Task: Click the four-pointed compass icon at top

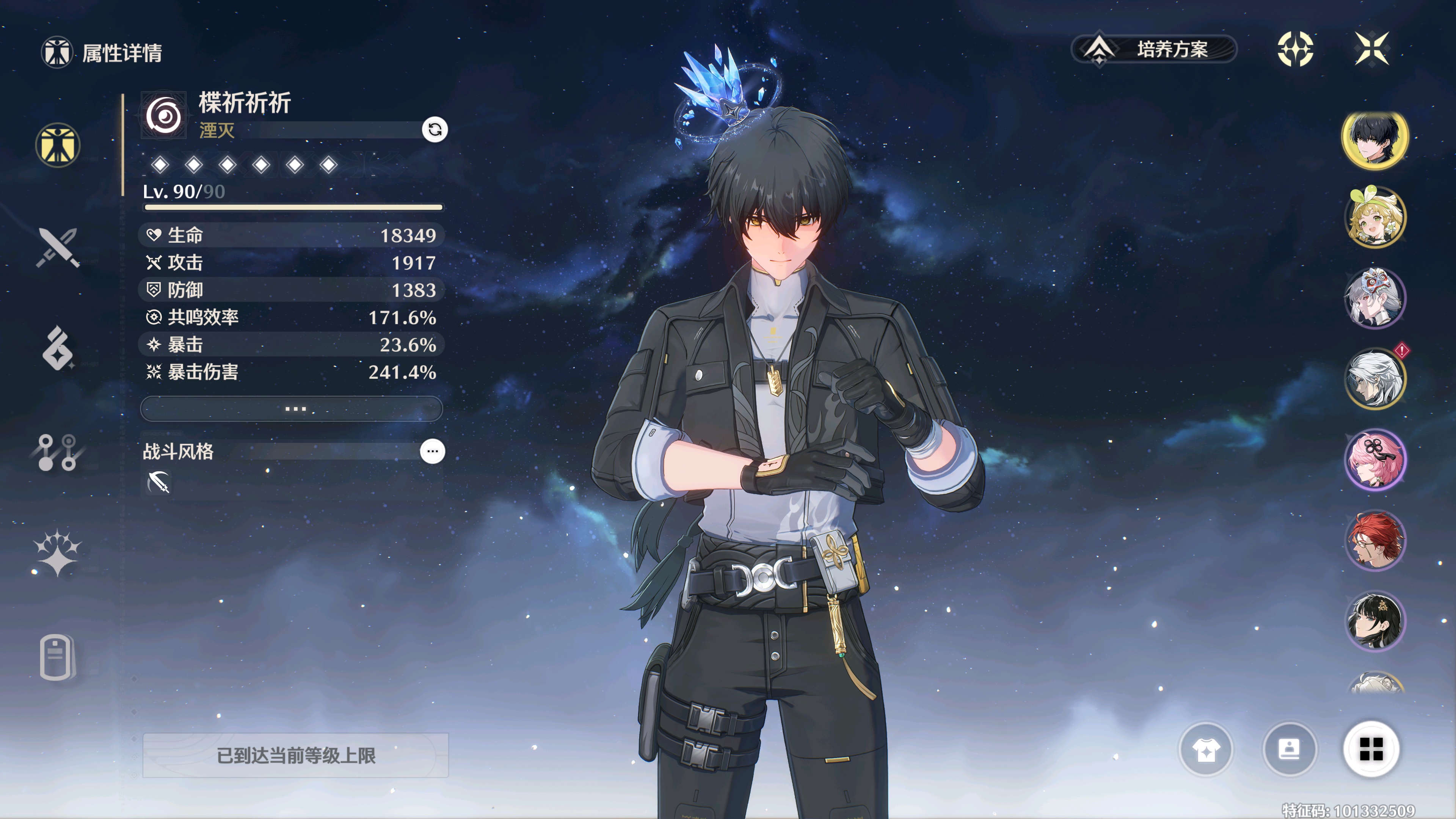Action: (1295, 49)
